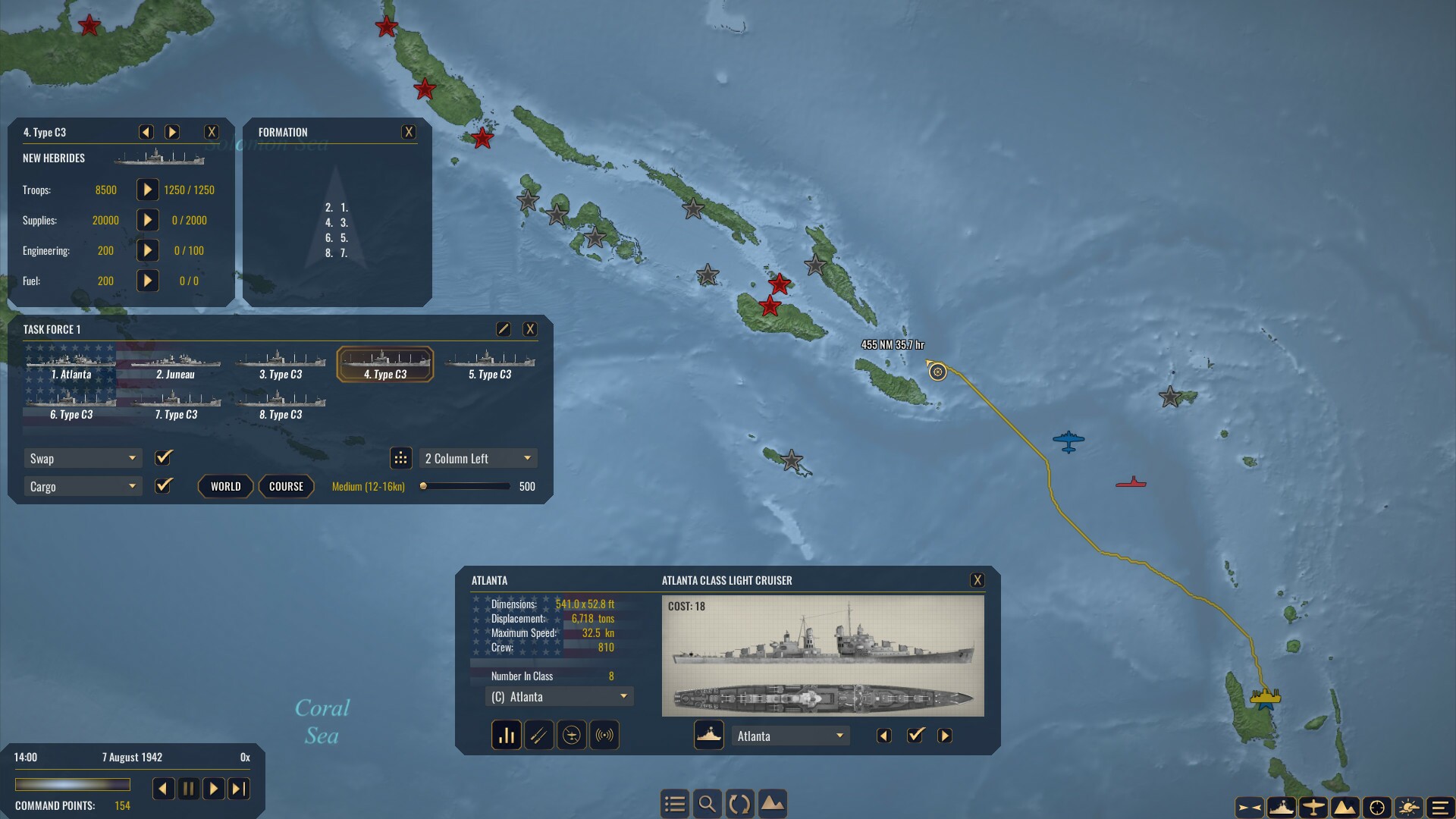Switch to the WORLD tab

point(225,486)
